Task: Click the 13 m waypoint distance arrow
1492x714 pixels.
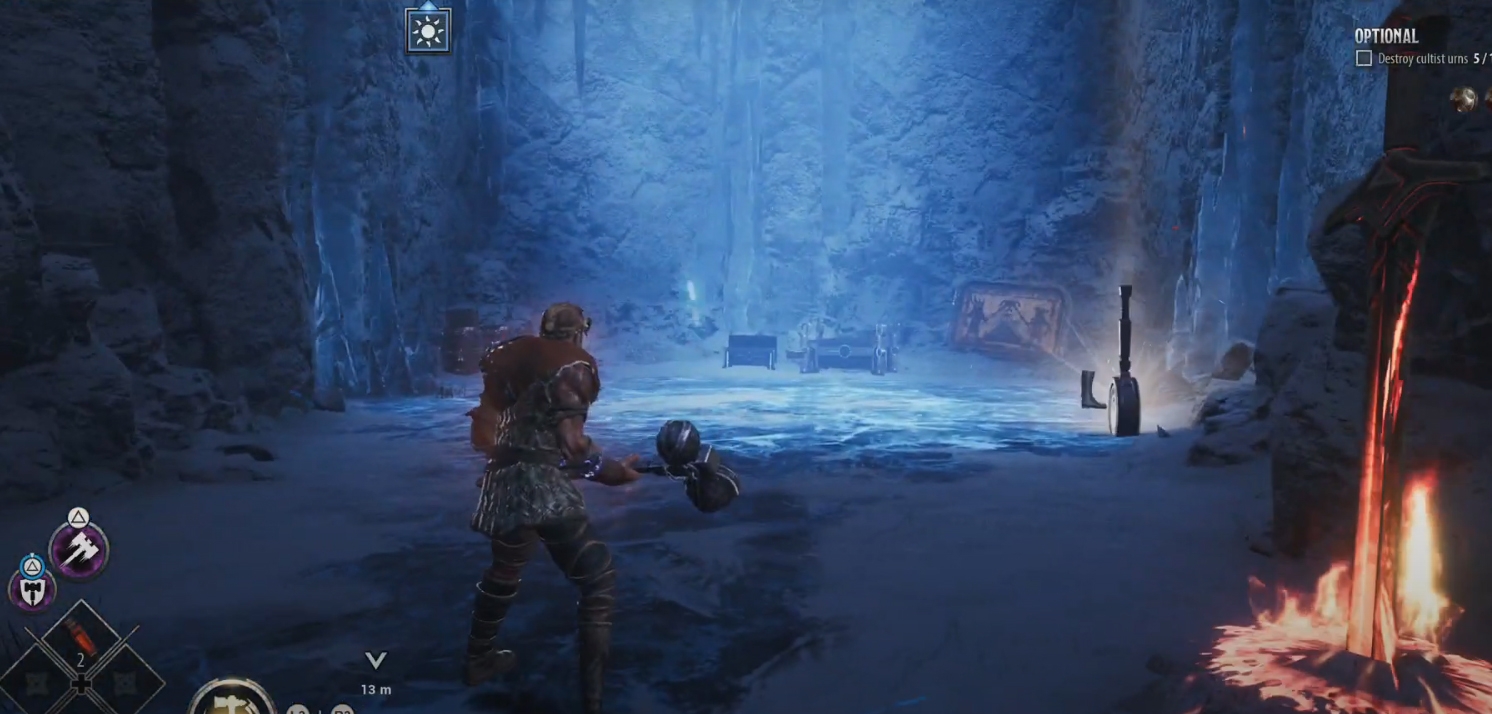Action: pyautogui.click(x=376, y=660)
